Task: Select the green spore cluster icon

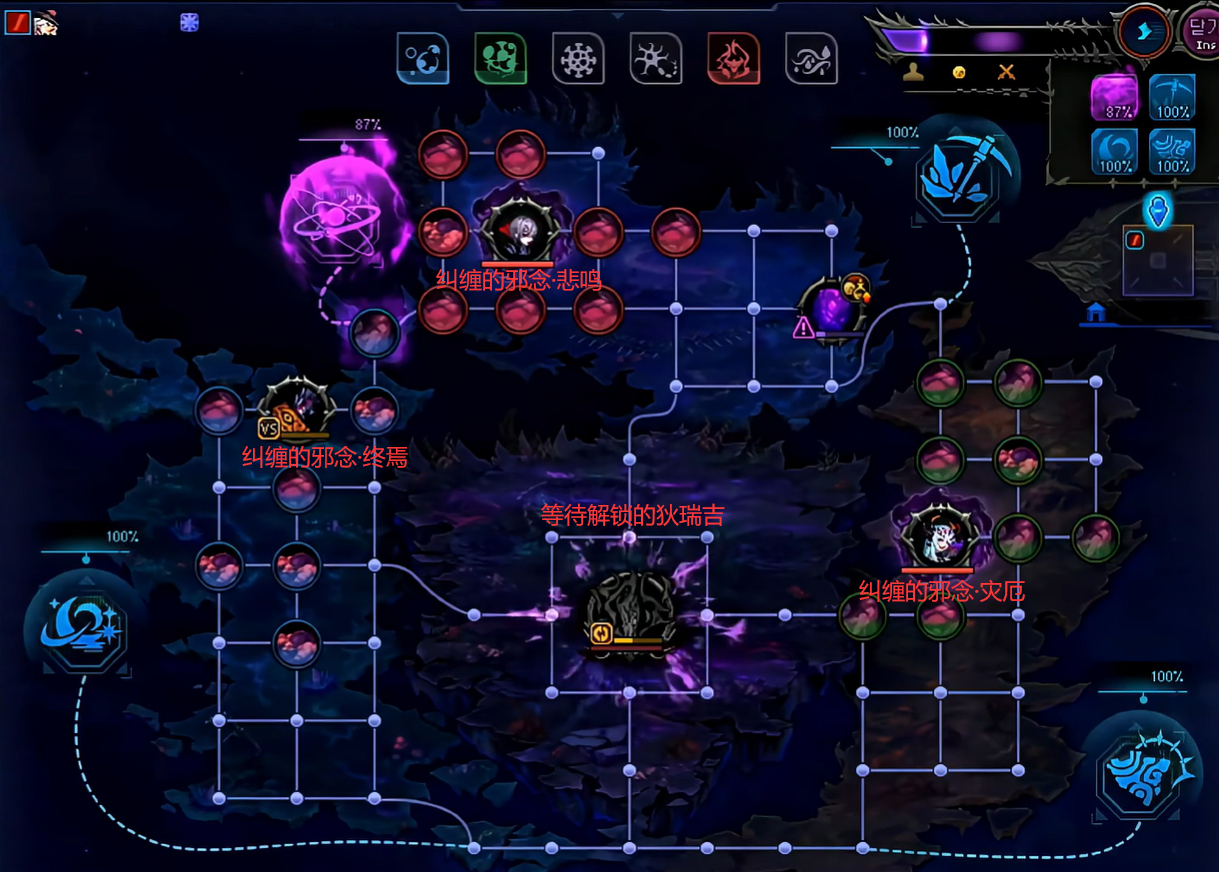Action: [500, 58]
